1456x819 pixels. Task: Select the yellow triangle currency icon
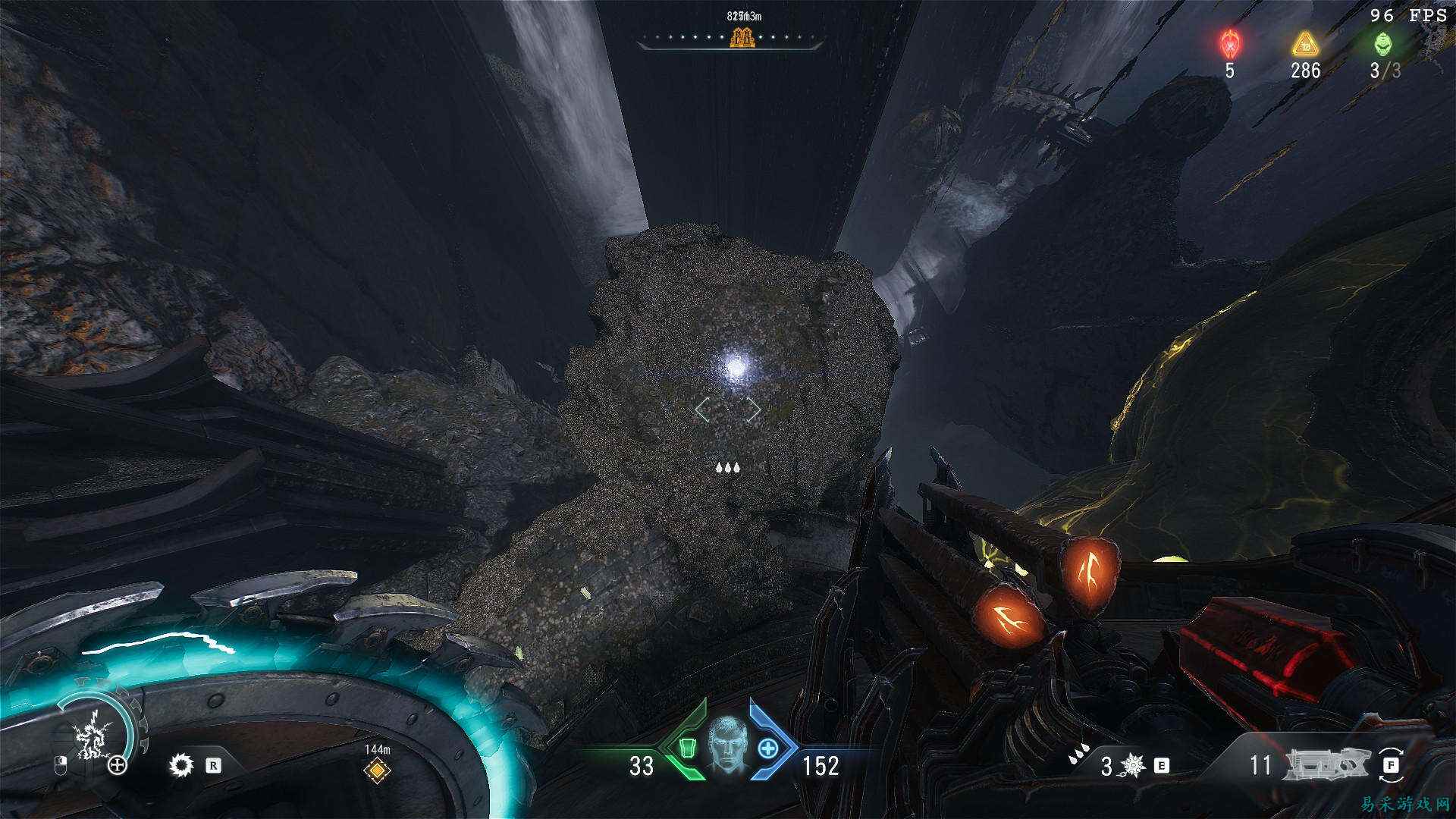coord(1304,44)
